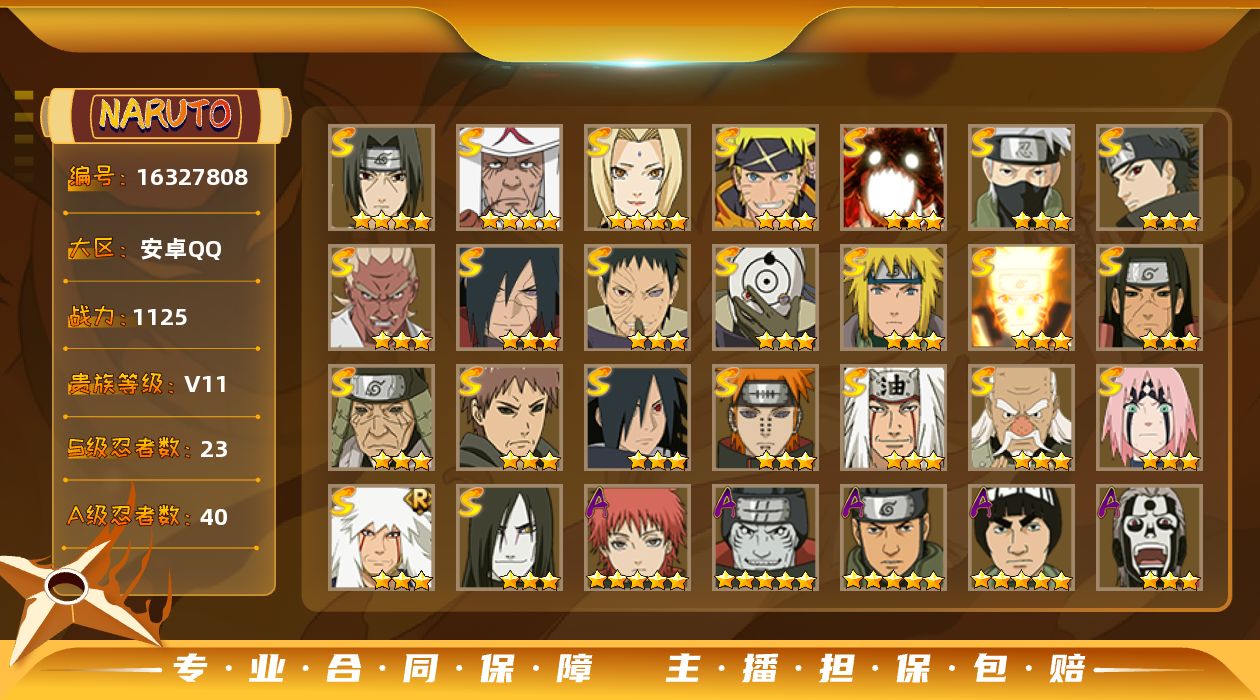This screenshot has width=1260, height=700.
Task: Pick the pink-haired Sakura portrait
Action: (x=1149, y=417)
